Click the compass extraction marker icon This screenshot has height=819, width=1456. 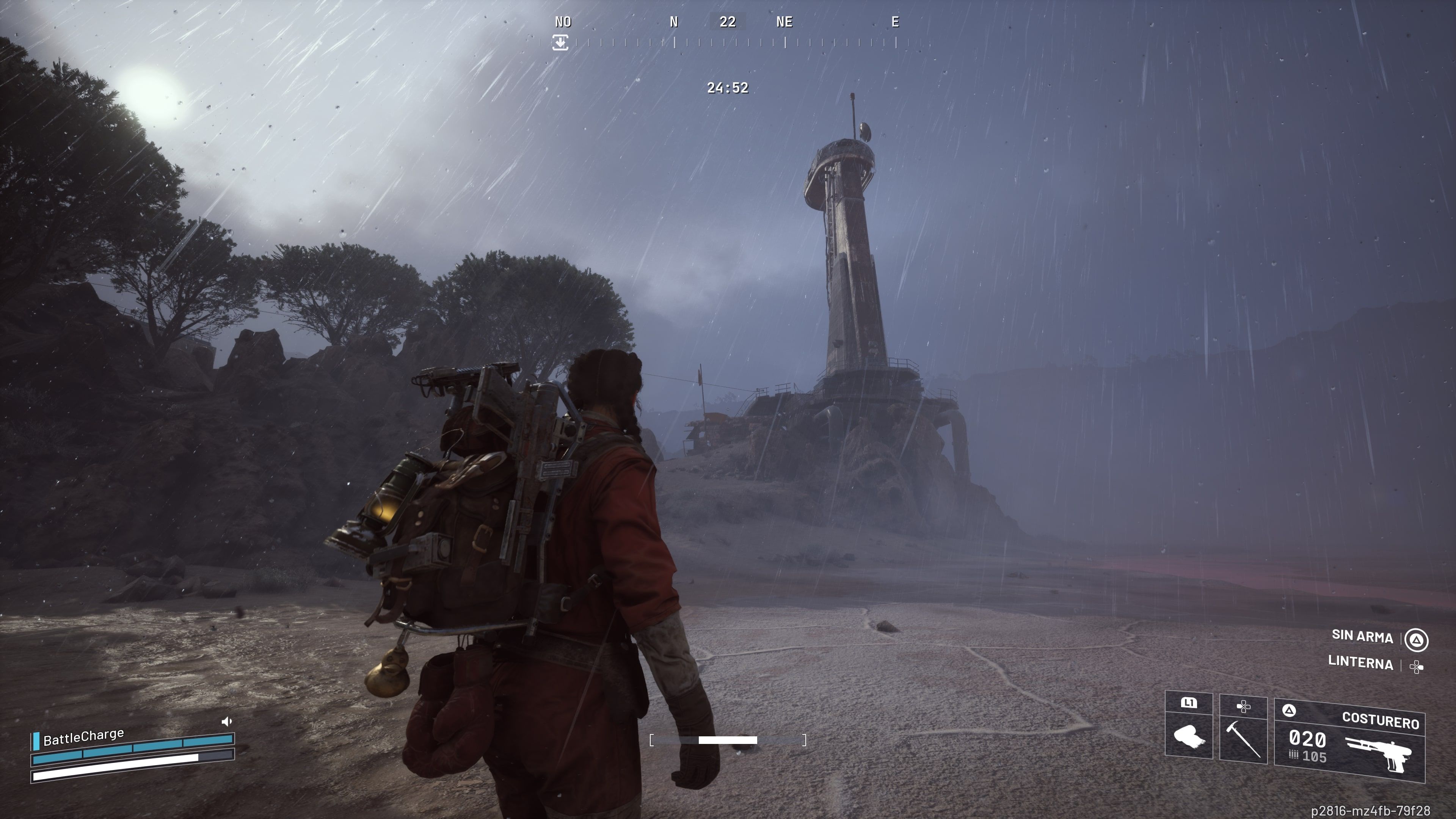tap(560, 42)
